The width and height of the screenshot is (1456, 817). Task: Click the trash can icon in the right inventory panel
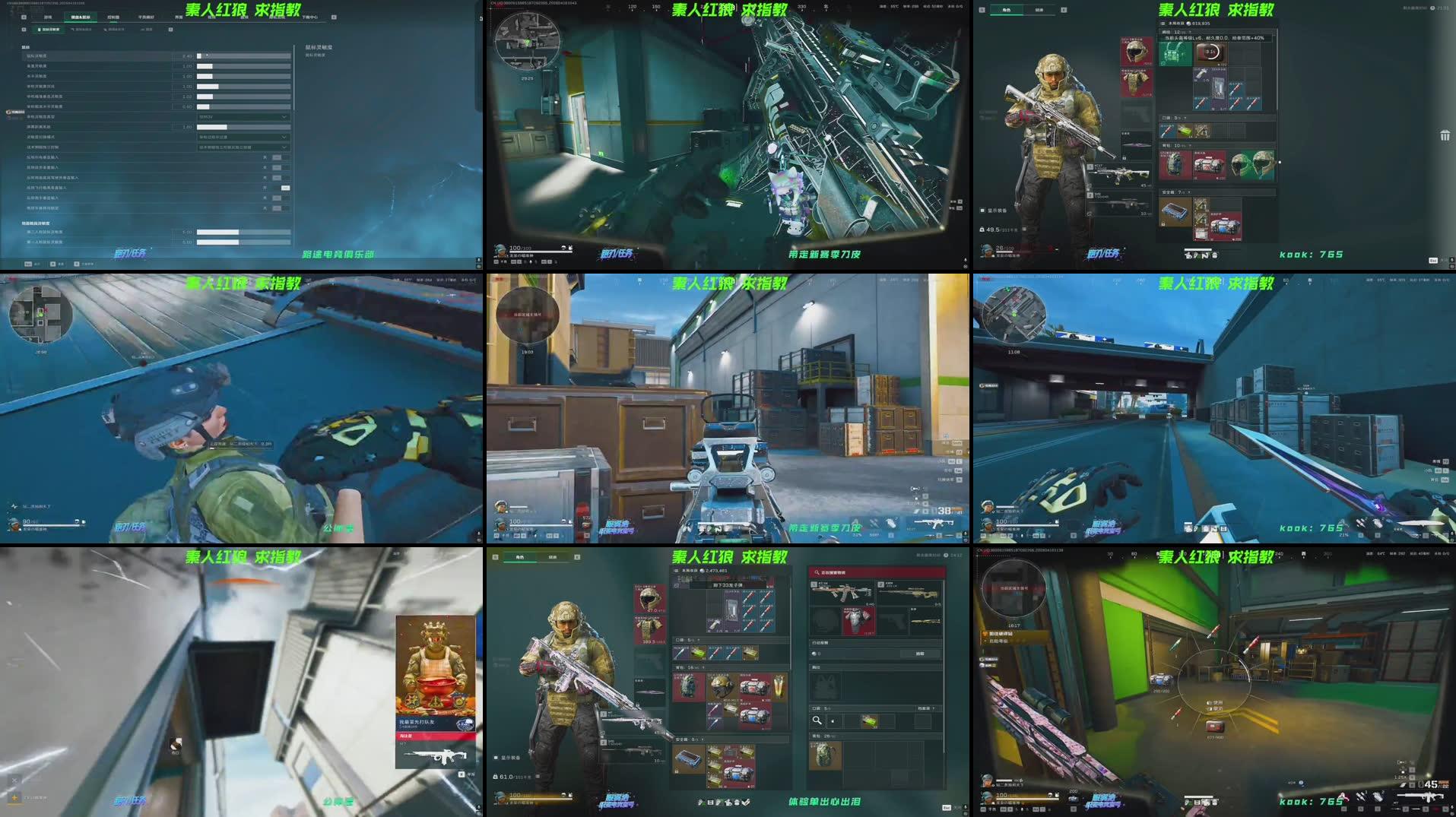pyautogui.click(x=1444, y=138)
